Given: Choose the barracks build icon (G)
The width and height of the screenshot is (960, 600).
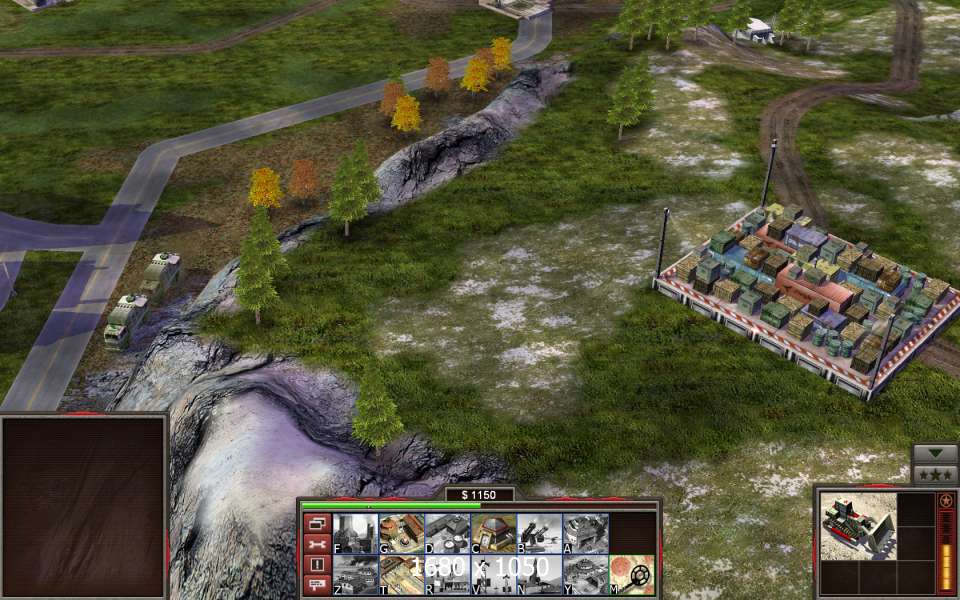Looking at the screenshot, I should [x=401, y=533].
